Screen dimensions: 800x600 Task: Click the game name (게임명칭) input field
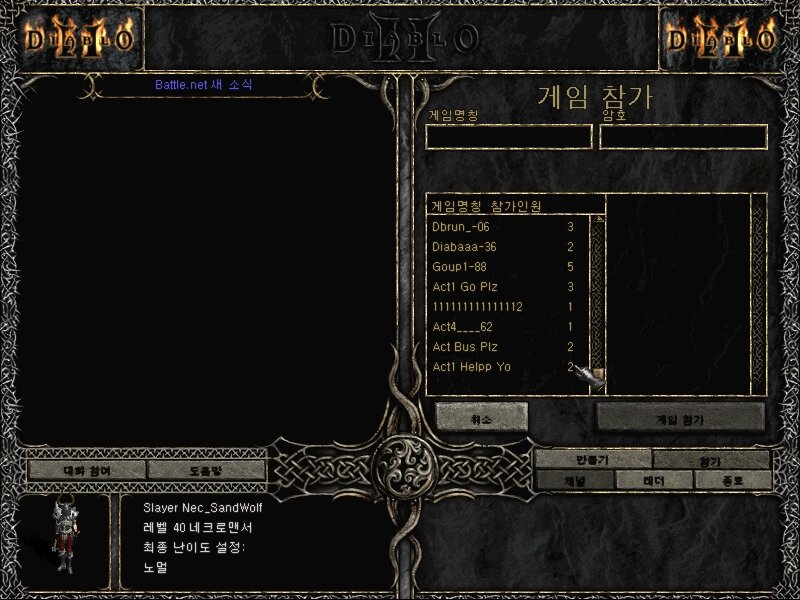tap(509, 137)
